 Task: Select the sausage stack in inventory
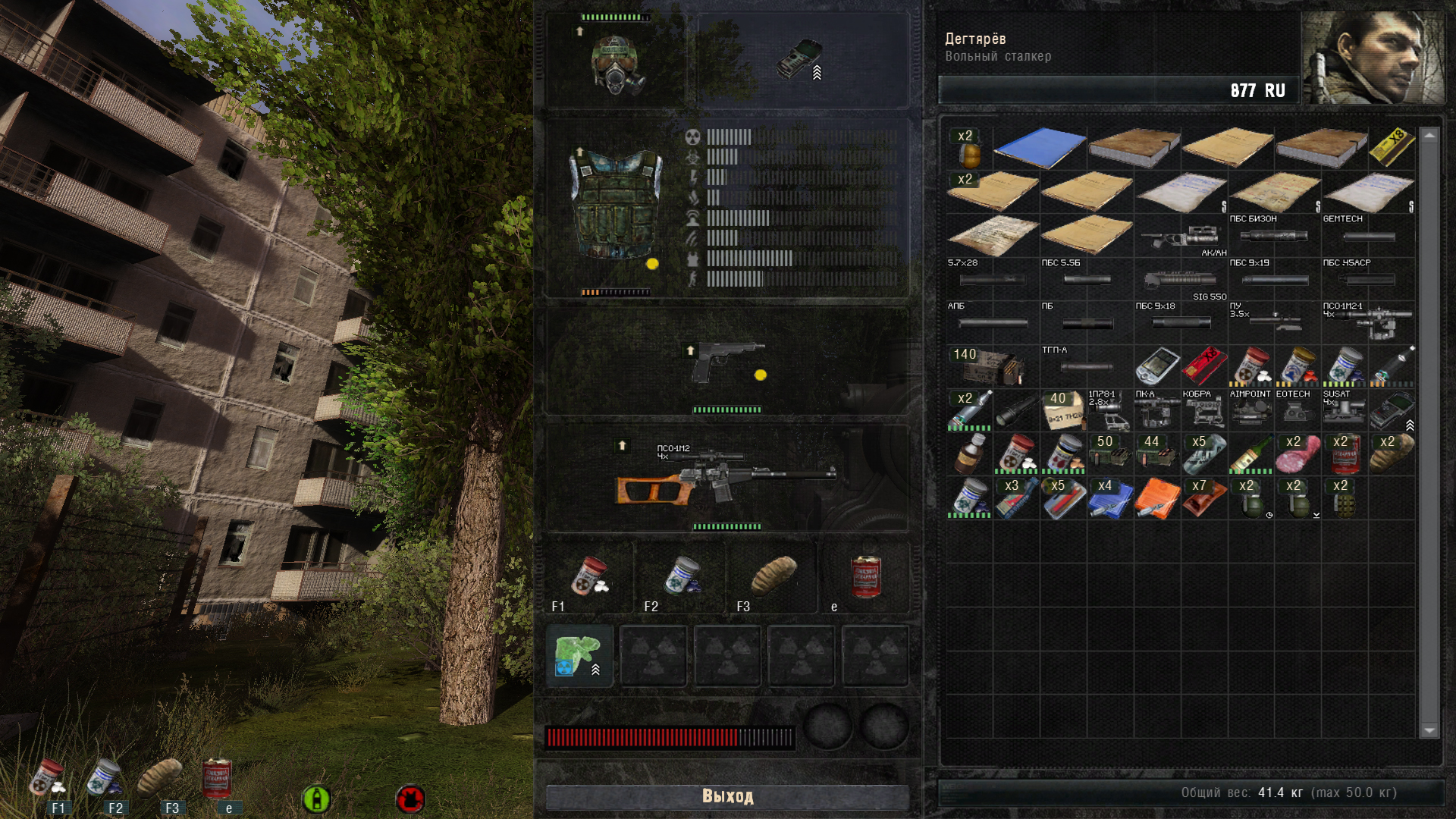tap(1298, 453)
